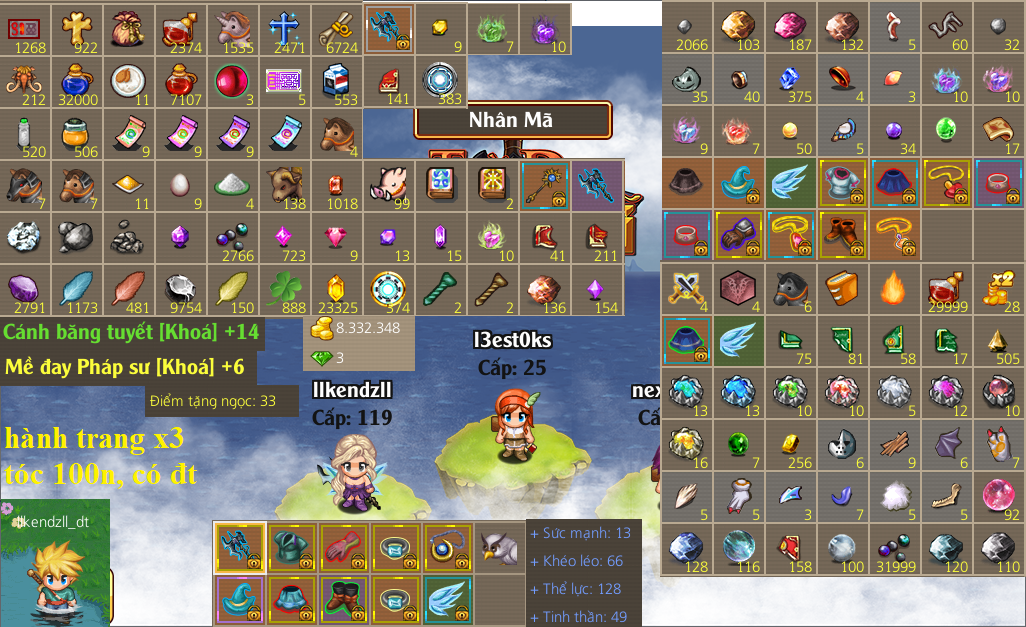The width and height of the screenshot is (1026, 627).
Task: Select the x2 gold coins item
Action: (998, 288)
